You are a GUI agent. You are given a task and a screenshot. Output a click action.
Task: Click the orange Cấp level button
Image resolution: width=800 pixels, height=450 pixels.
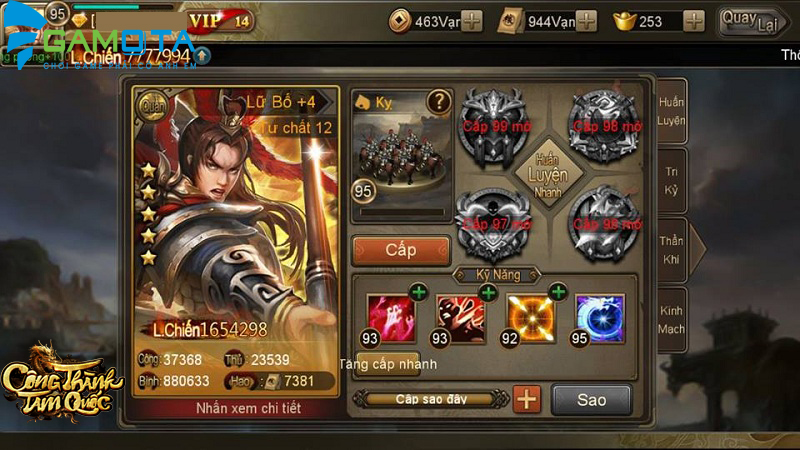(x=400, y=250)
